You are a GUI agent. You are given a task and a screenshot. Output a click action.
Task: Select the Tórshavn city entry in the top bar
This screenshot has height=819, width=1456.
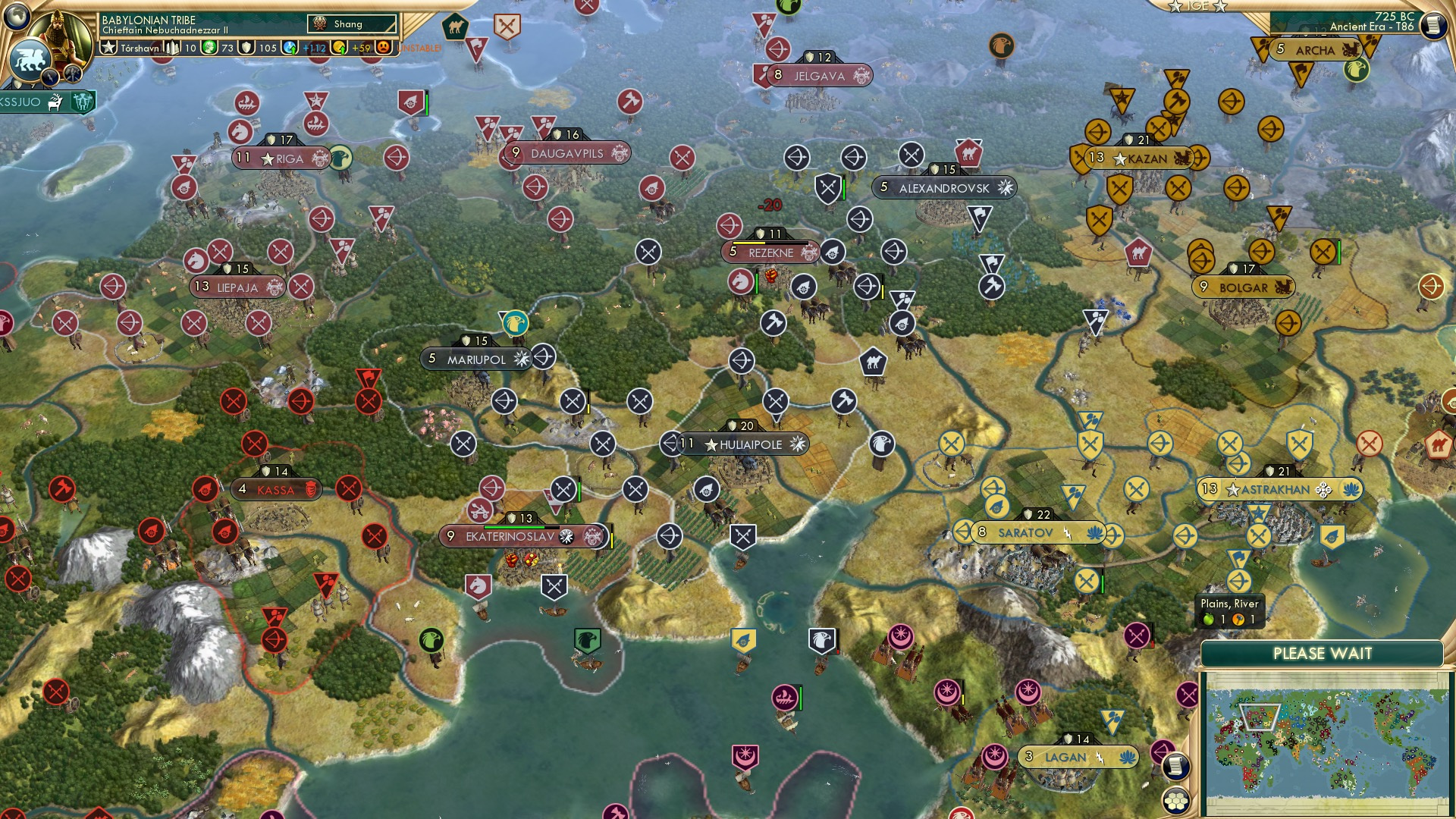coord(142,48)
